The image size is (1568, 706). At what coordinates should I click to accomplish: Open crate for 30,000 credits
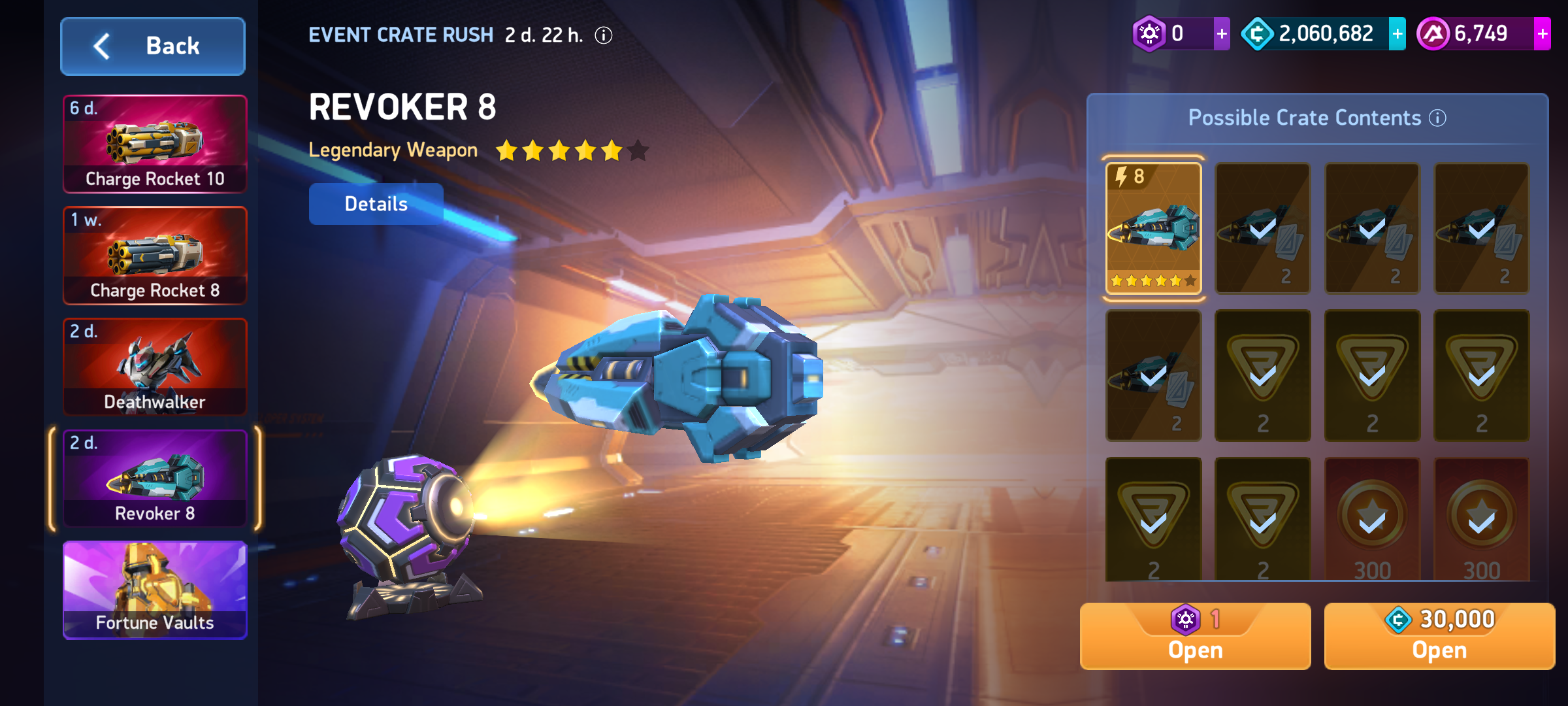pos(1439,636)
